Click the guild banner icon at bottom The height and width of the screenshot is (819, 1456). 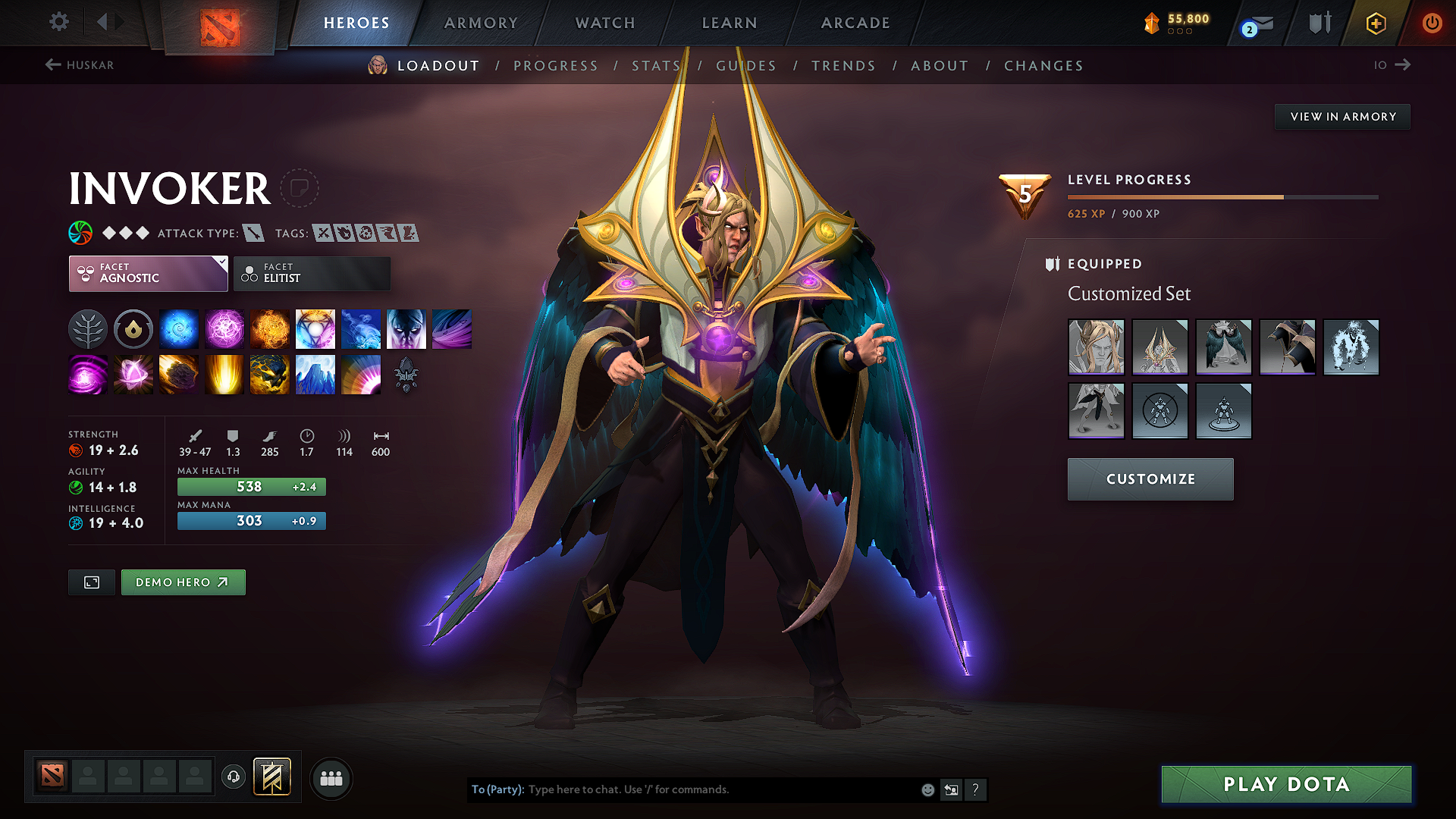pyautogui.click(x=273, y=777)
